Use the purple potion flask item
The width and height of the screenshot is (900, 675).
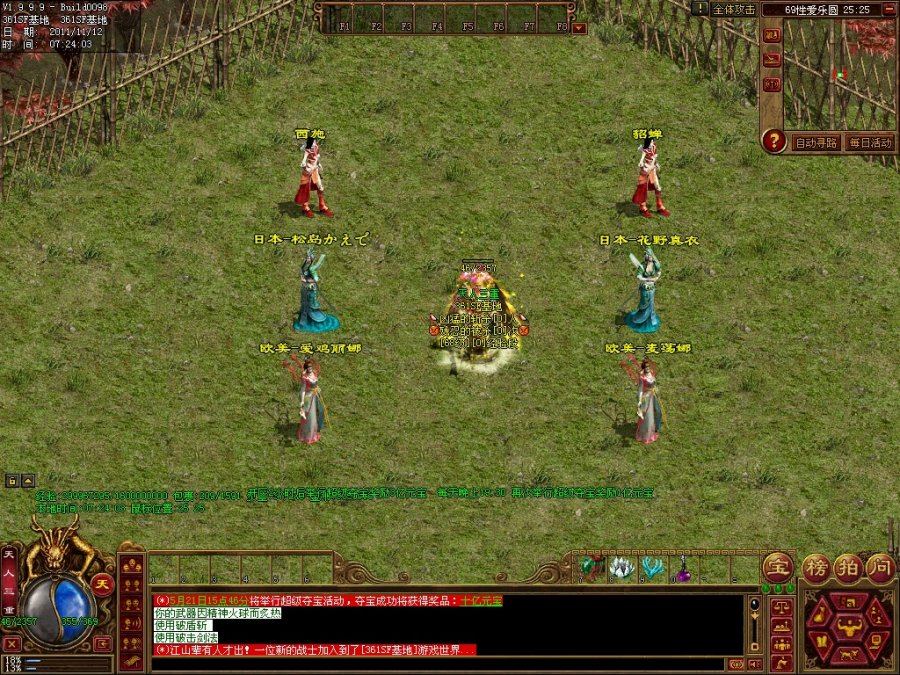pos(685,571)
